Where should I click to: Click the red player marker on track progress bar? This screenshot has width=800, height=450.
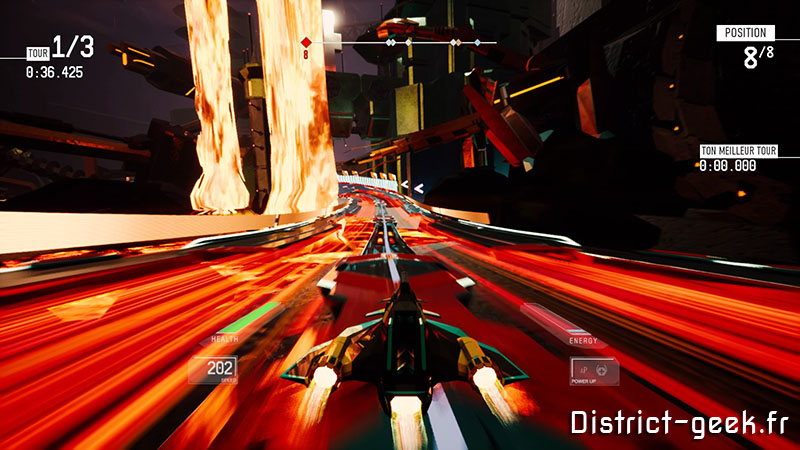pos(307,42)
